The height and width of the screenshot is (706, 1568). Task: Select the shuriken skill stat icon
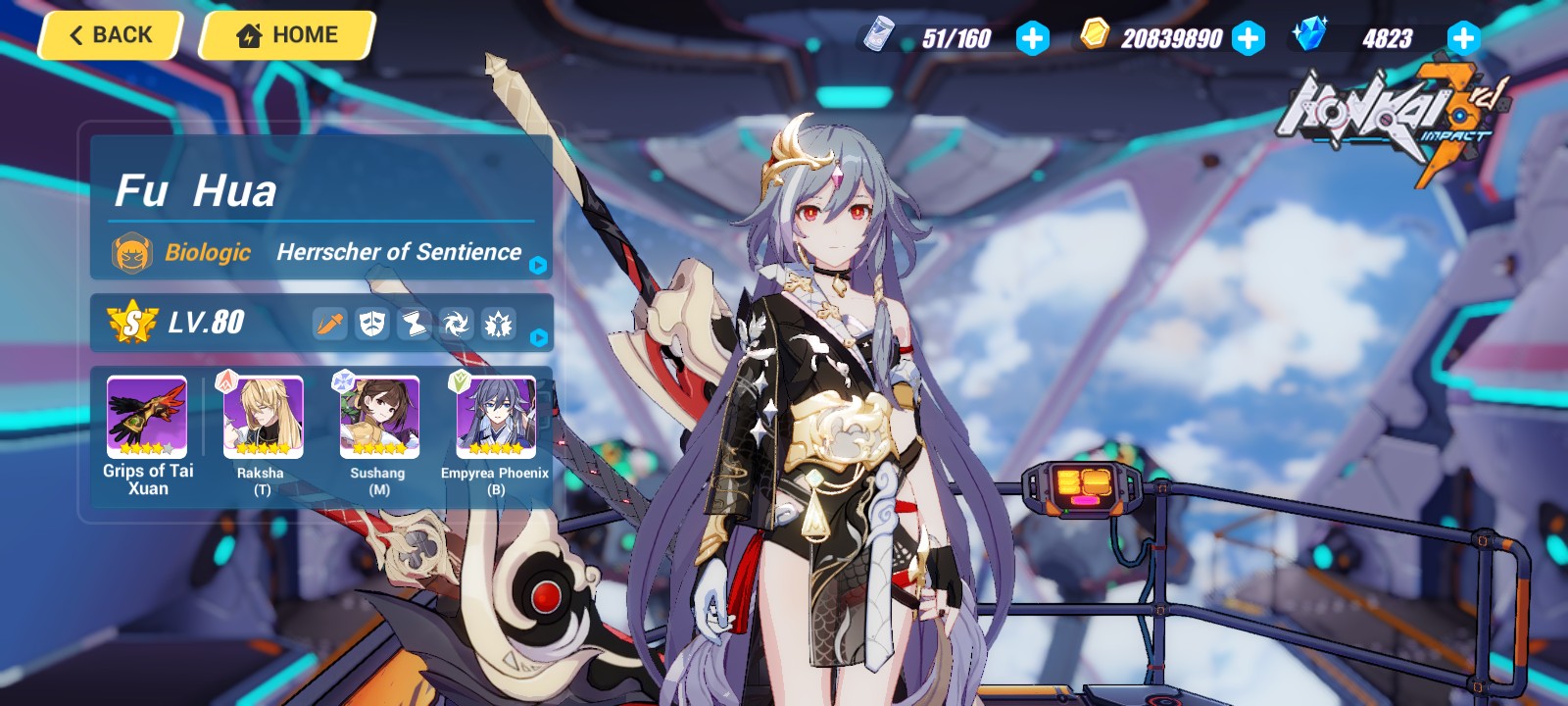point(456,324)
